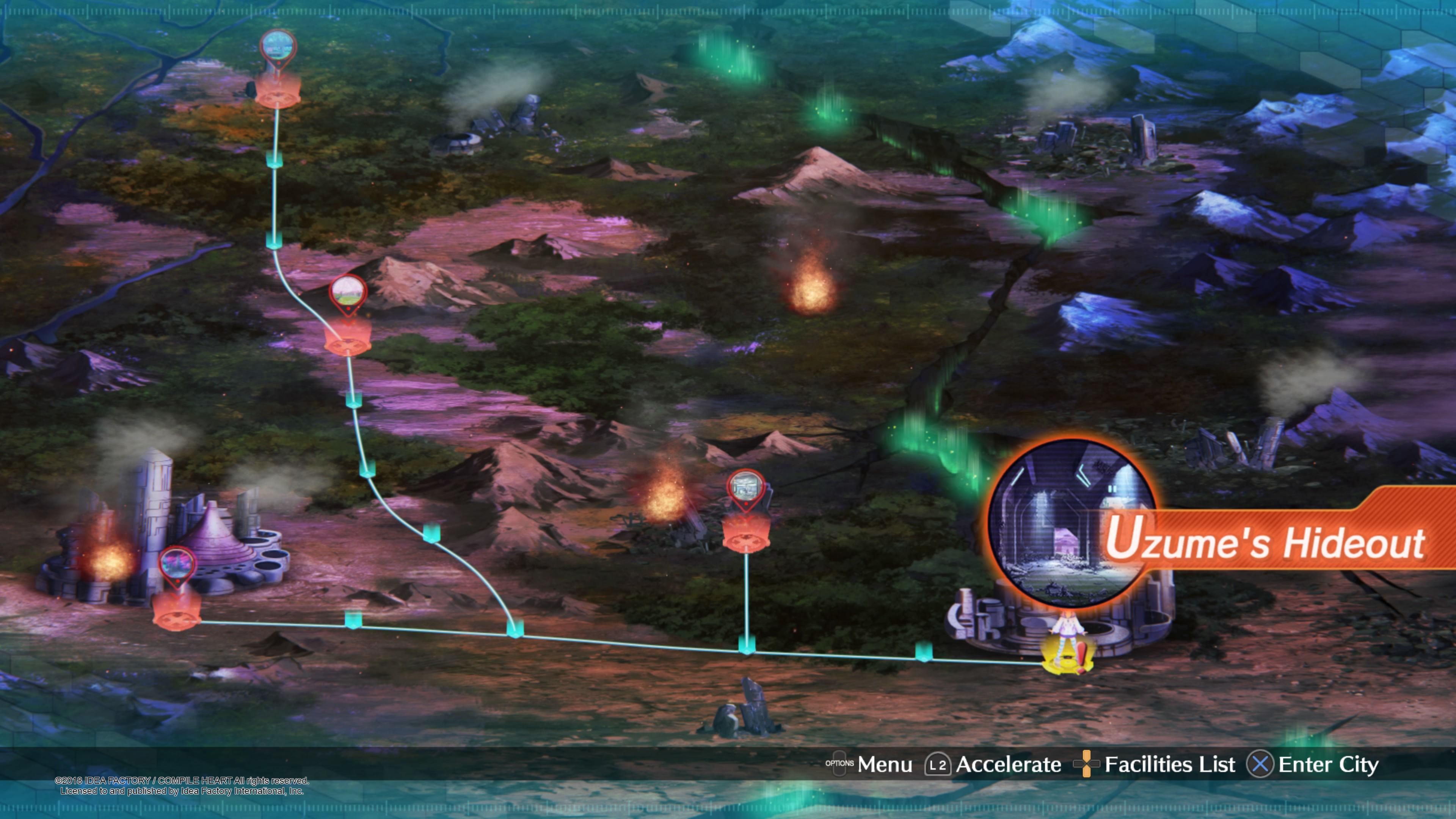This screenshot has width=1456, height=819.
Task: Select the map pin with gray building thumbnail
Action: (x=745, y=486)
